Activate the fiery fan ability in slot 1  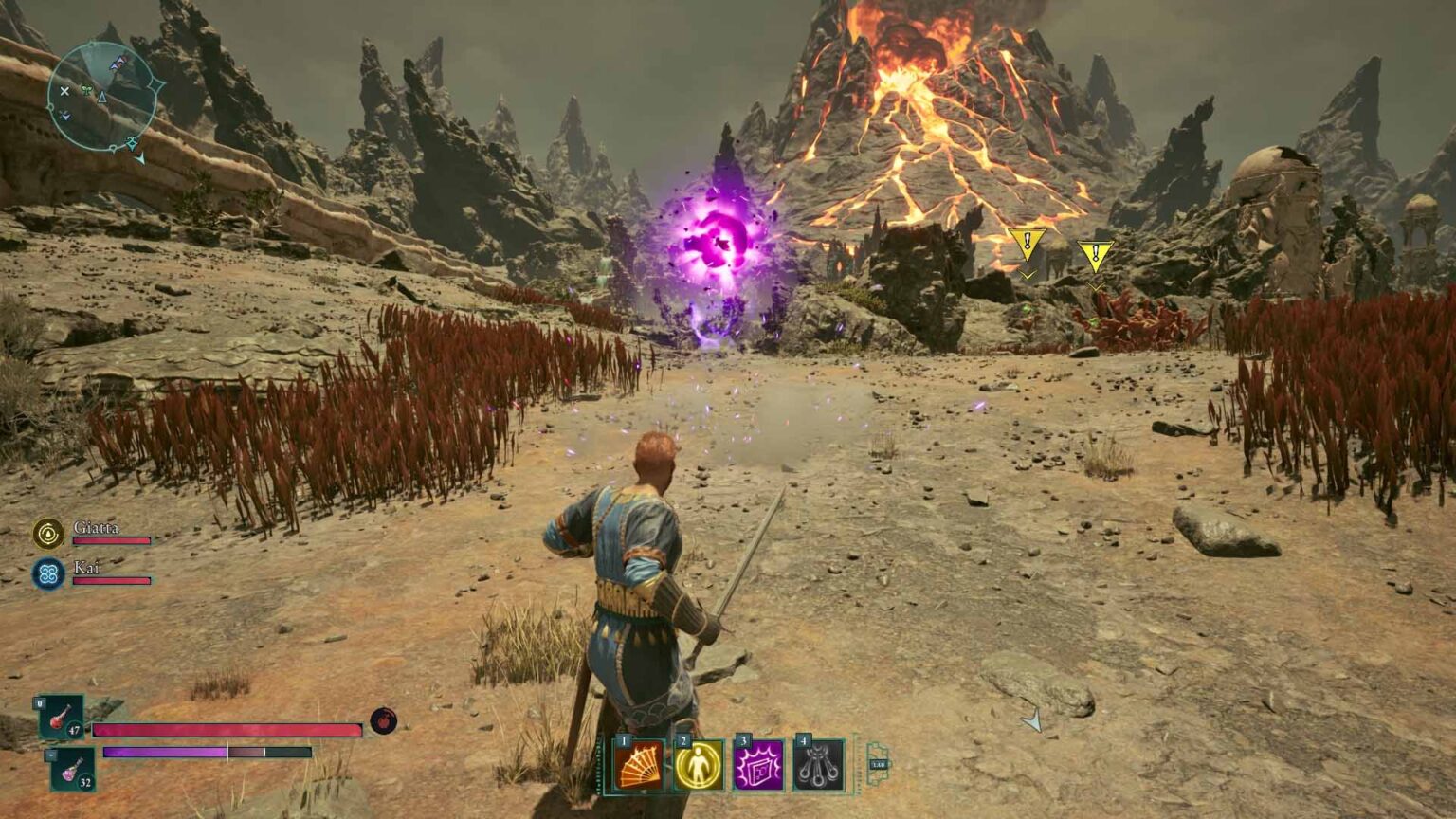639,766
